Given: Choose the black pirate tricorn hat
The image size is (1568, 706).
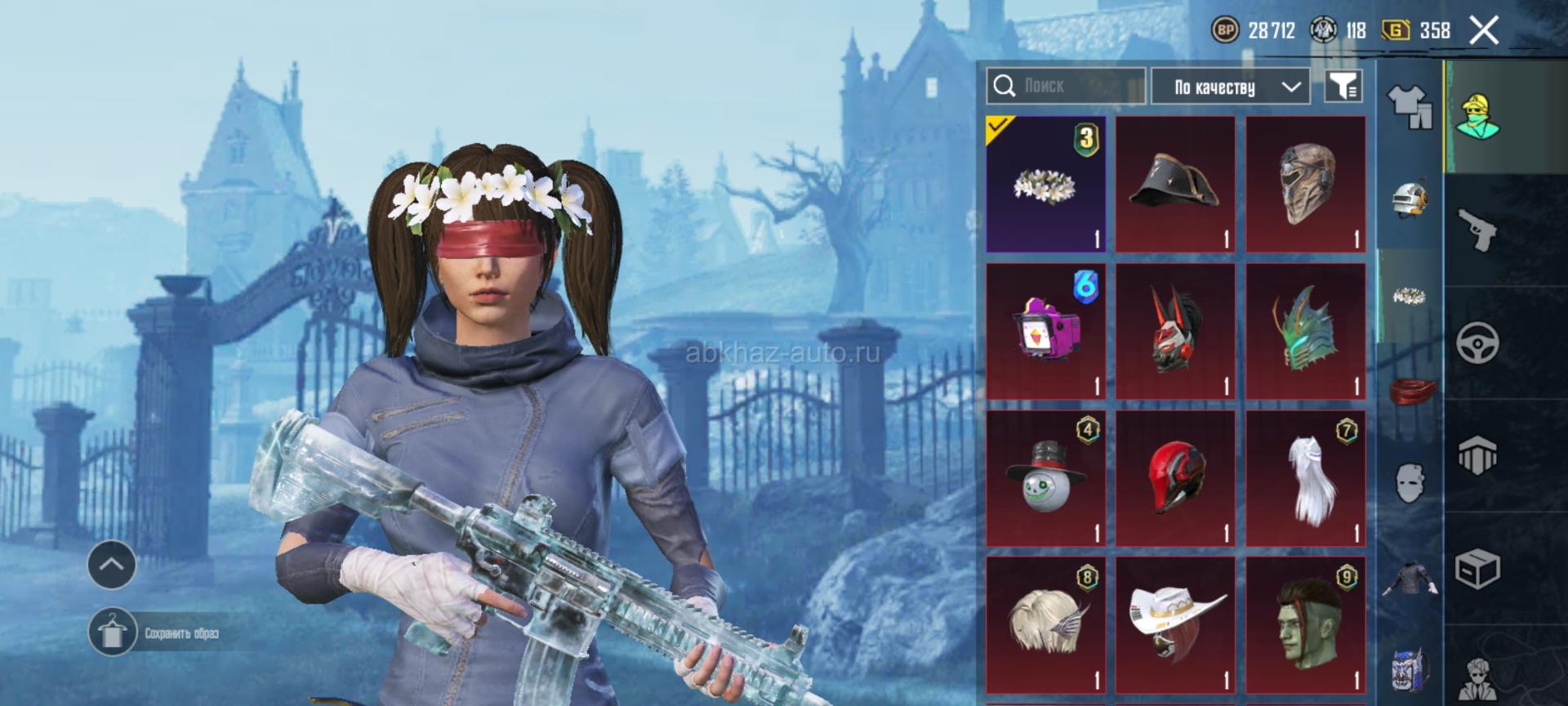Looking at the screenshot, I should point(1175,184).
